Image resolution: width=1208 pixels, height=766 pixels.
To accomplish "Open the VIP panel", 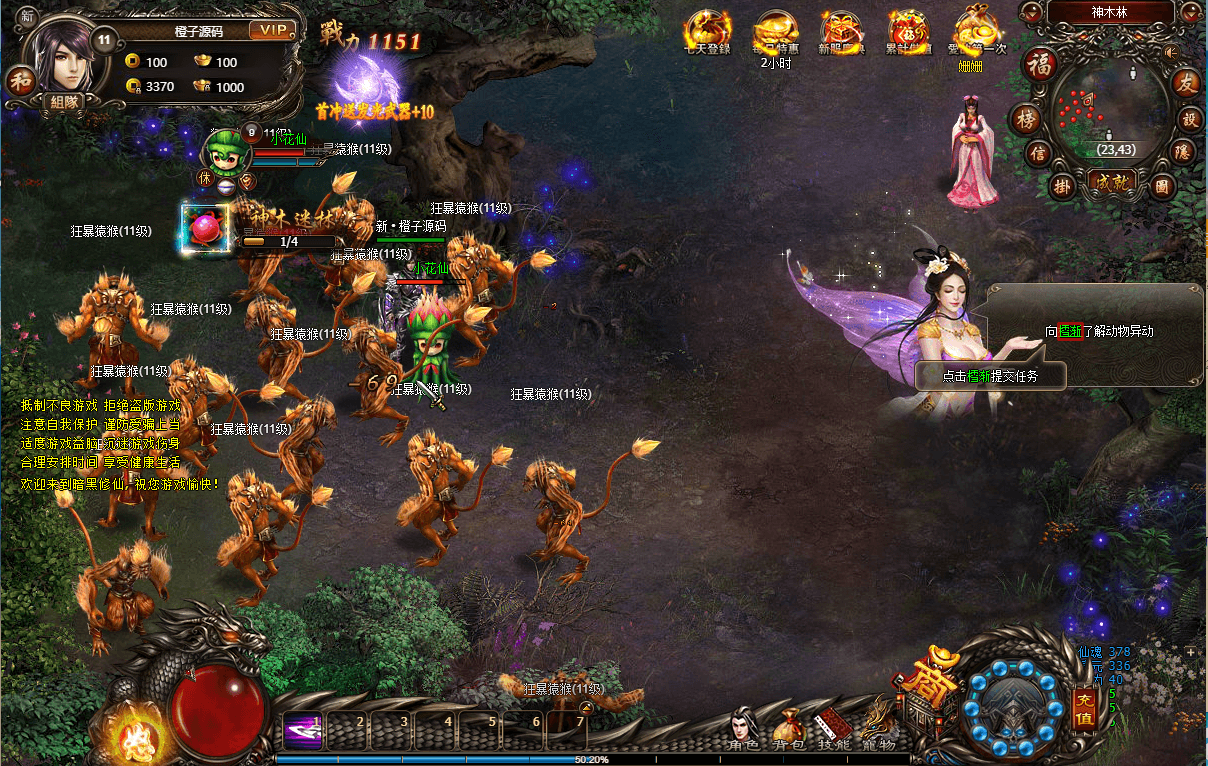I will tap(271, 30).
